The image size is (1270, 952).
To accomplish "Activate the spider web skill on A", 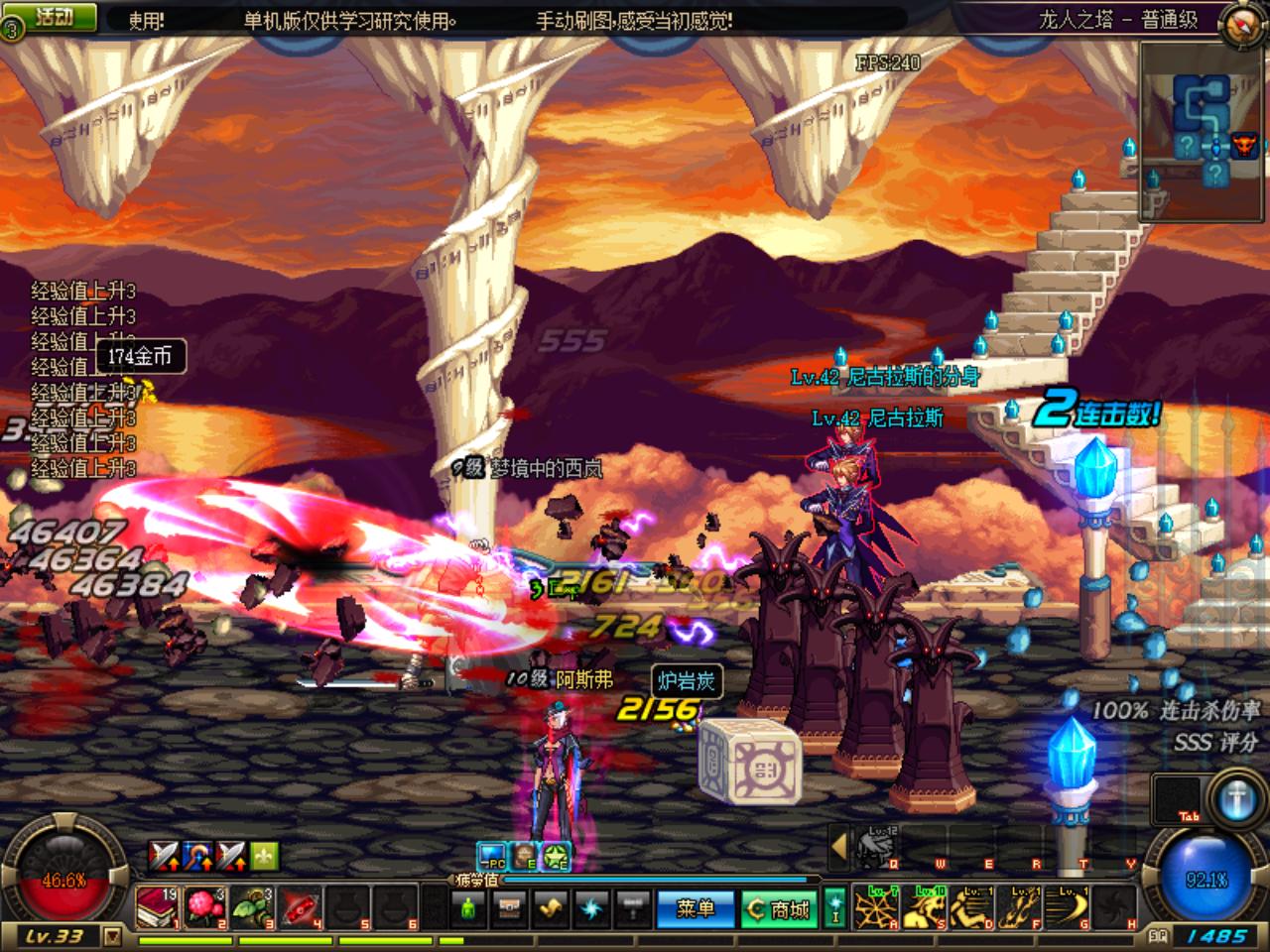I will pyautogui.click(x=877, y=906).
